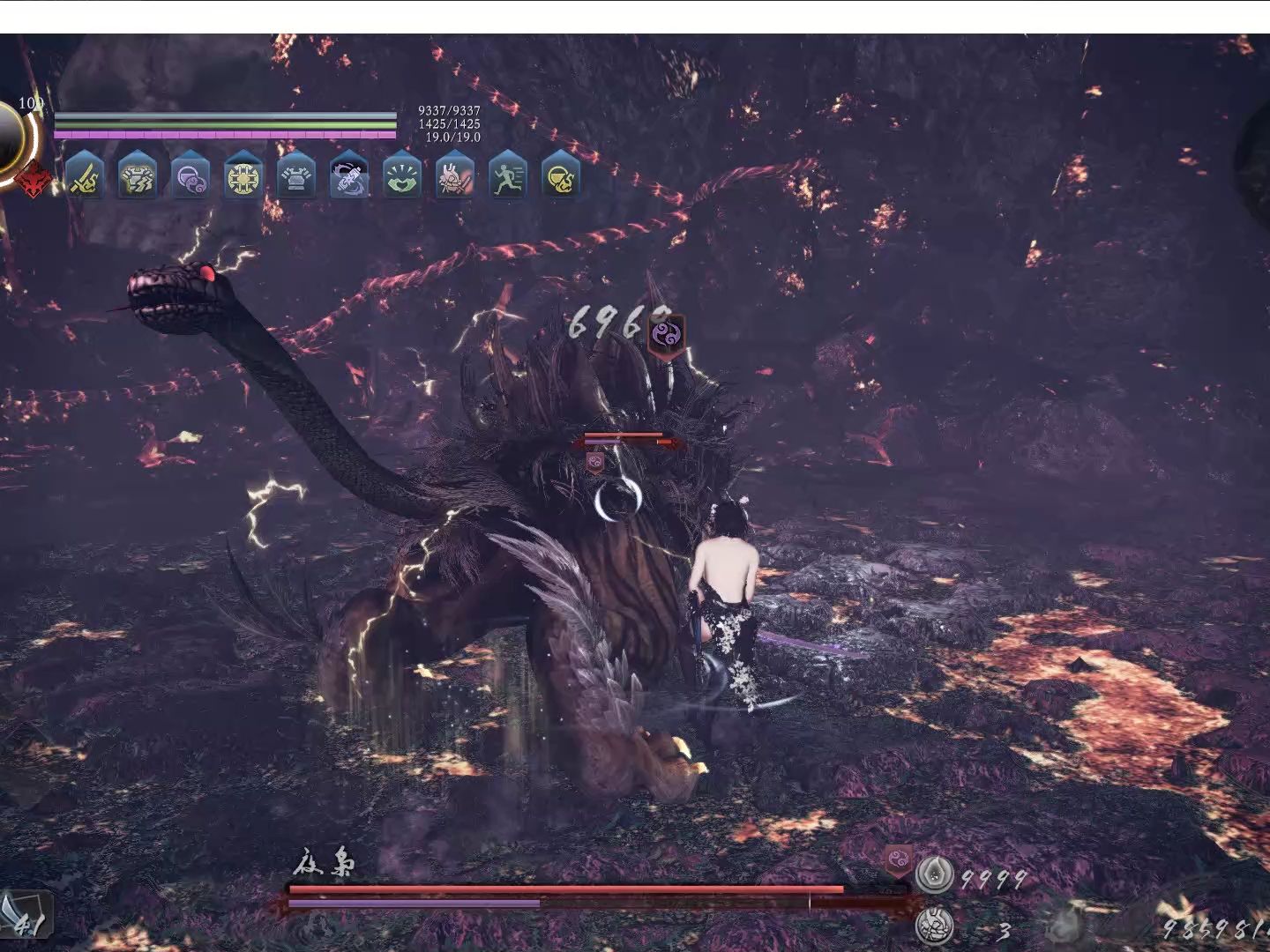Click the purple scroll swirl buff icon
The height and width of the screenshot is (952, 1270).
coord(348,175)
